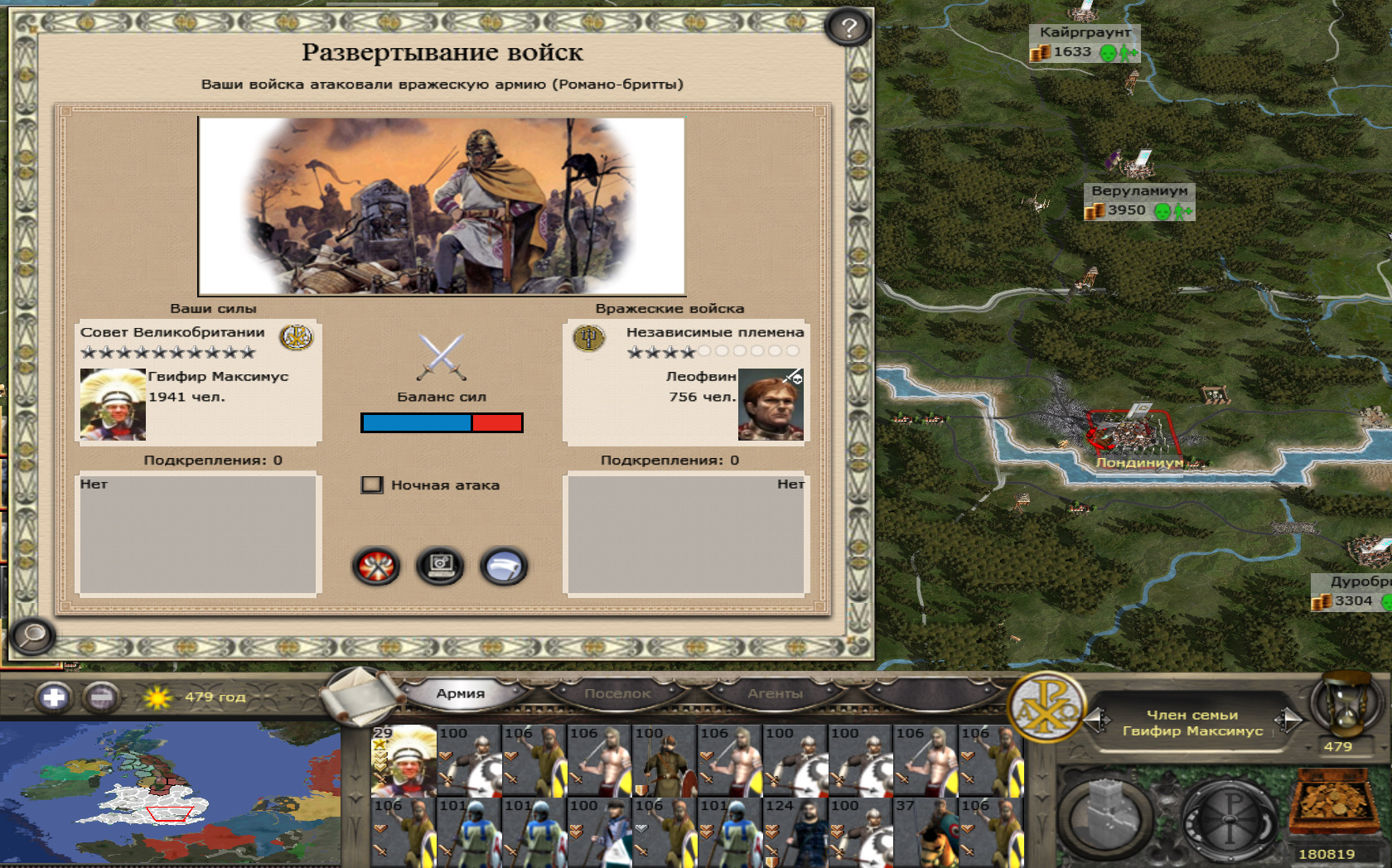1392x868 pixels.
Task: Switch to the Агенты tab
Action: click(x=775, y=694)
